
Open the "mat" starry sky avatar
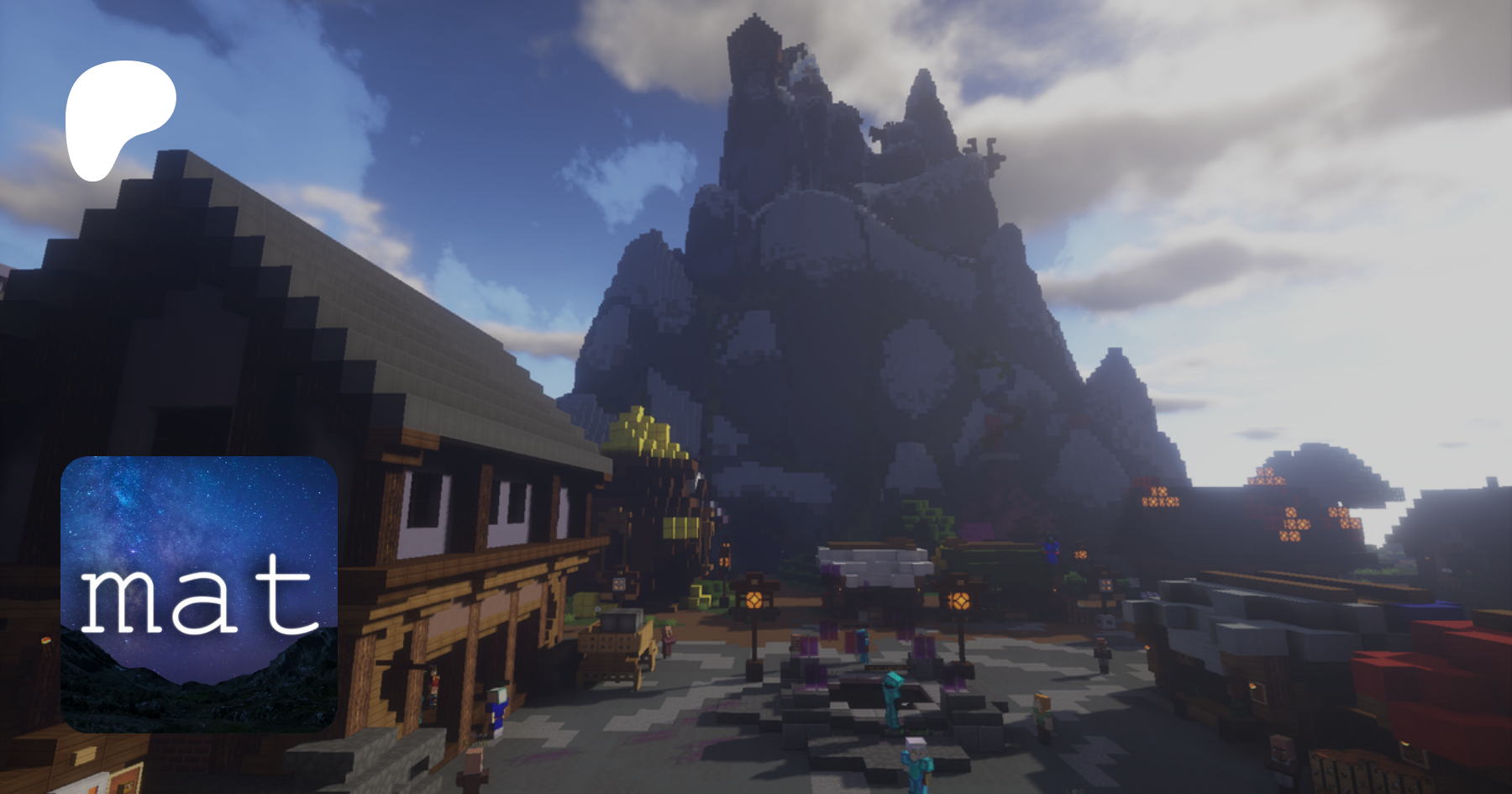[199, 594]
